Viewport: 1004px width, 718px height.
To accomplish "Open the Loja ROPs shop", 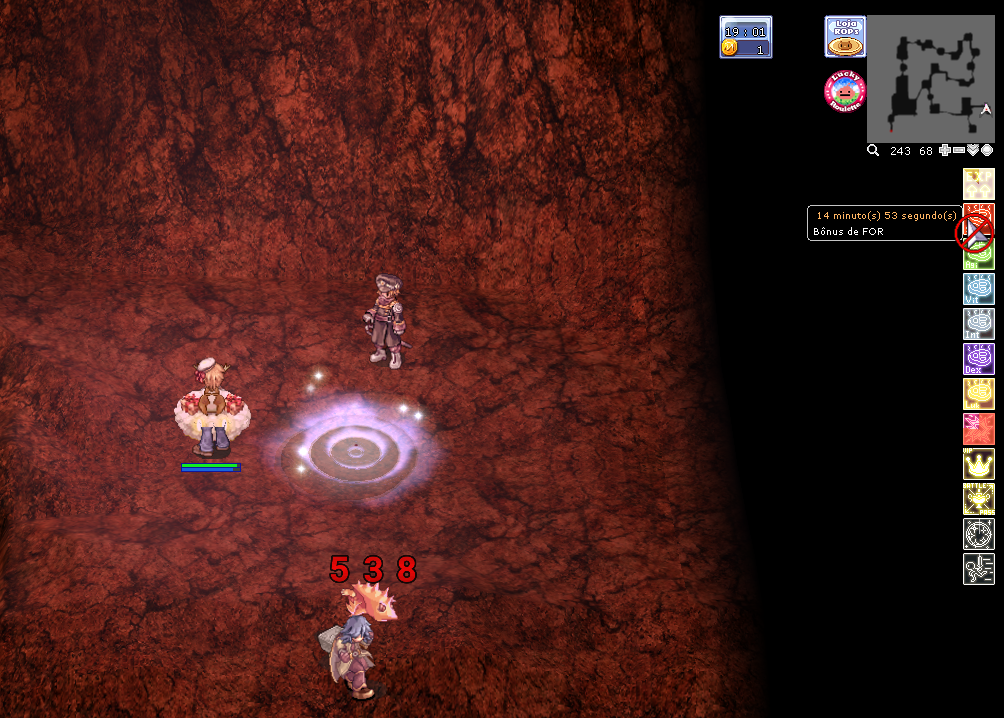I will click(845, 36).
